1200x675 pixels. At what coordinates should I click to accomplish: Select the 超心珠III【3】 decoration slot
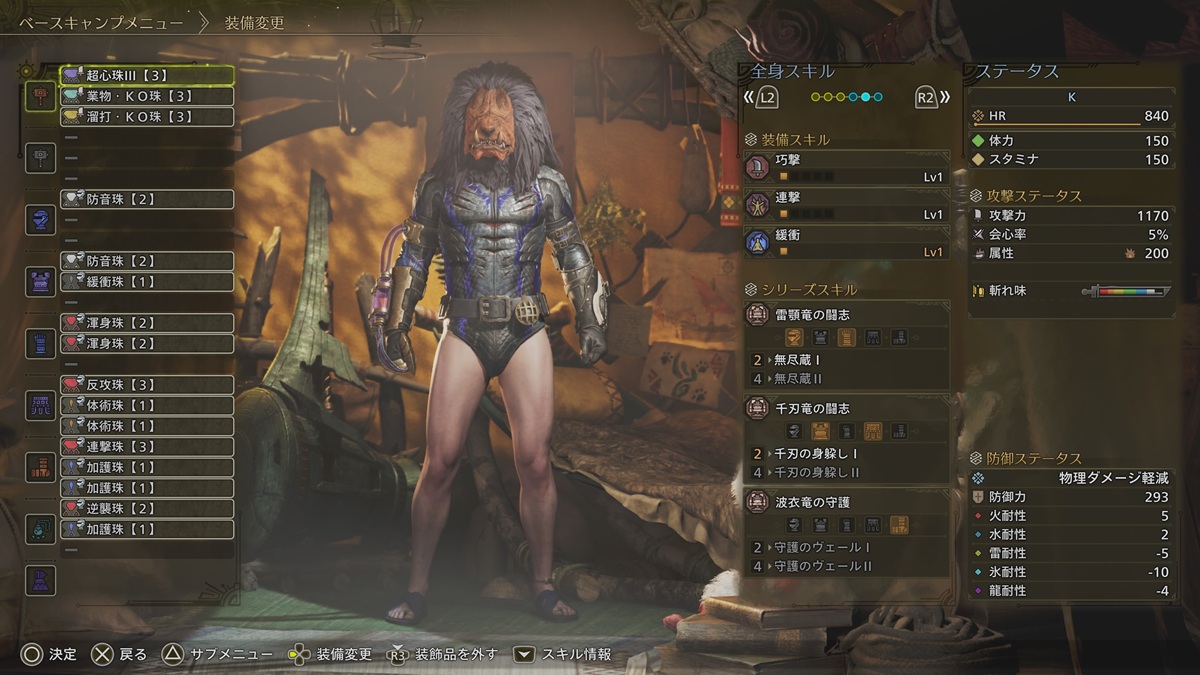click(147, 75)
